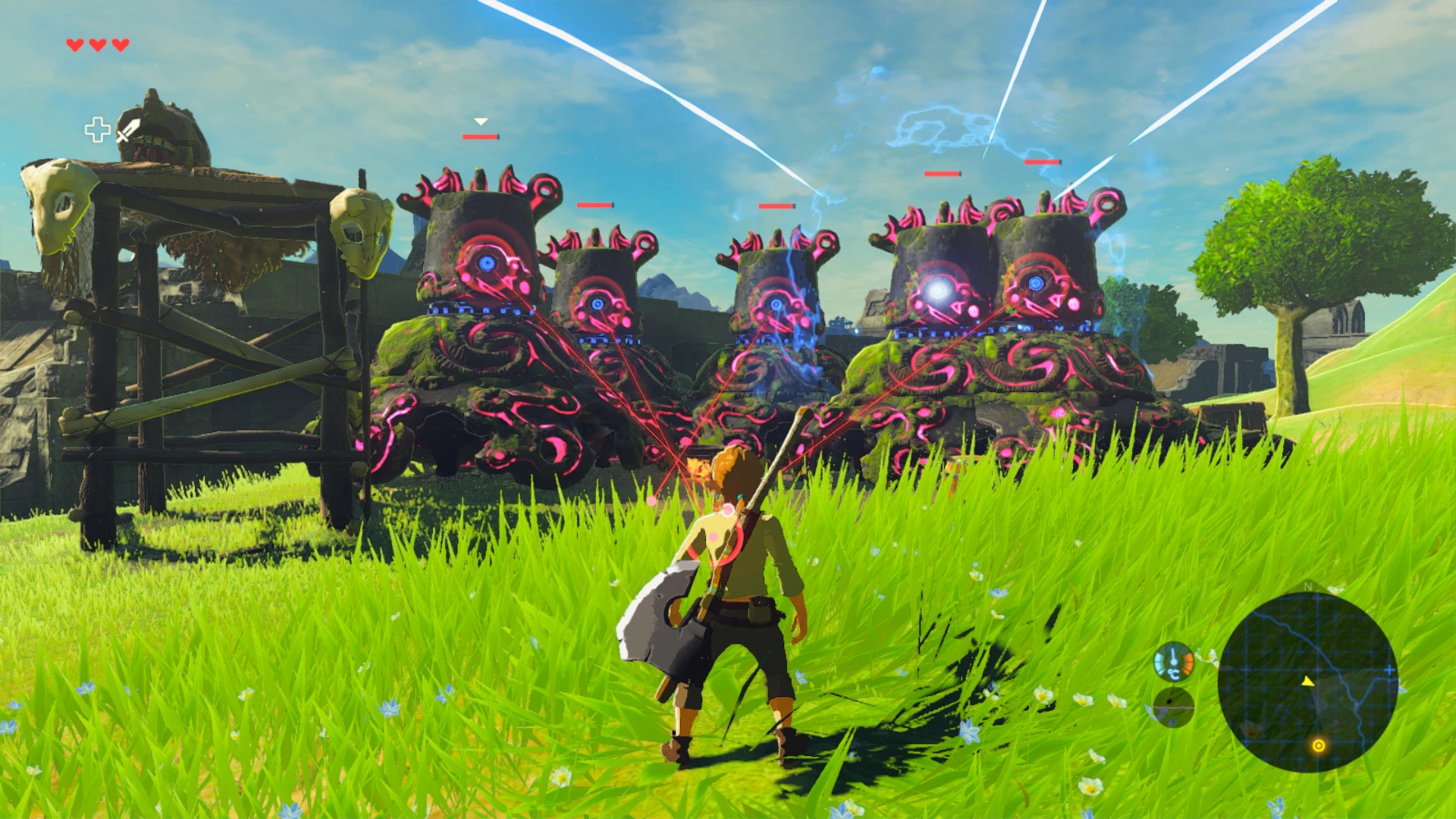Click the circular minimap
1456x819 pixels.
1307,682
